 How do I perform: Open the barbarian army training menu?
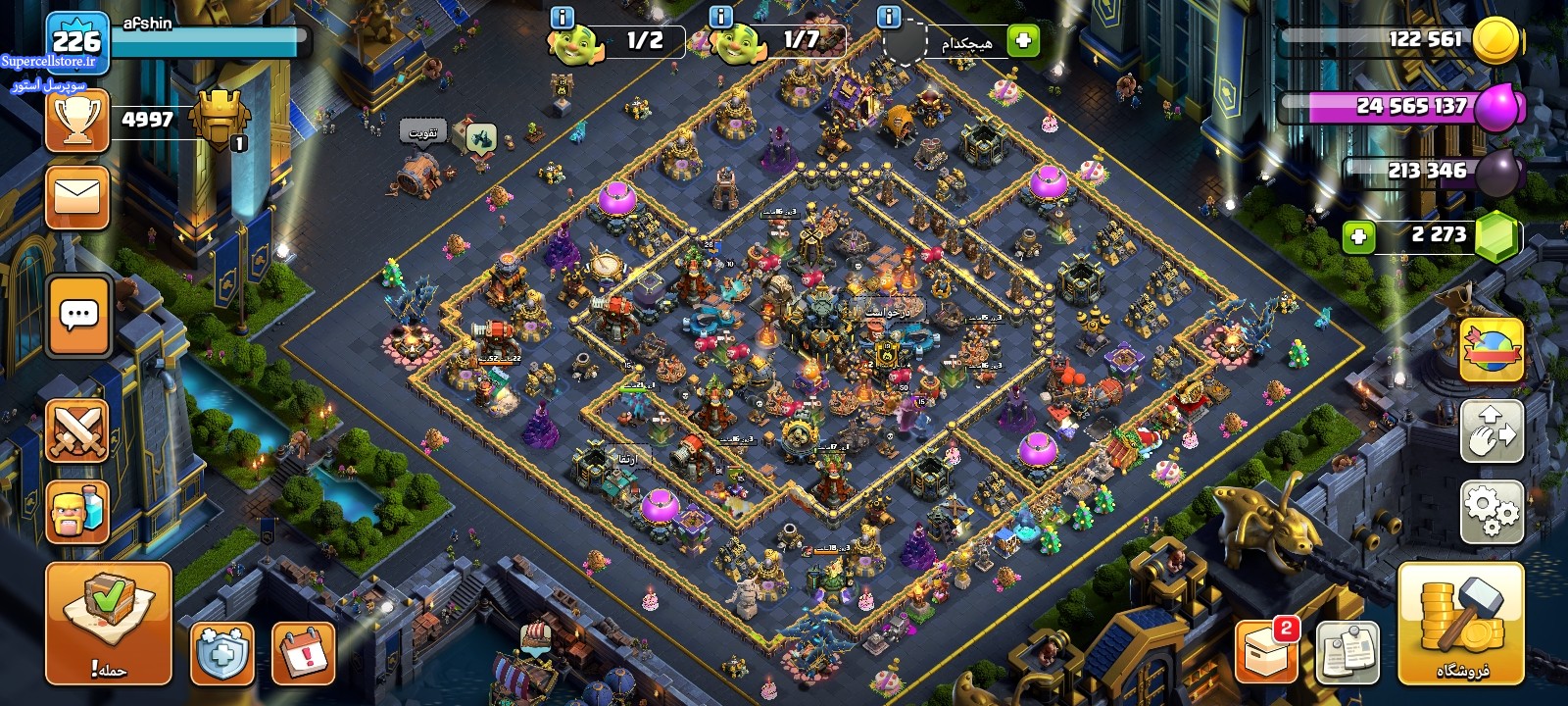click(77, 512)
